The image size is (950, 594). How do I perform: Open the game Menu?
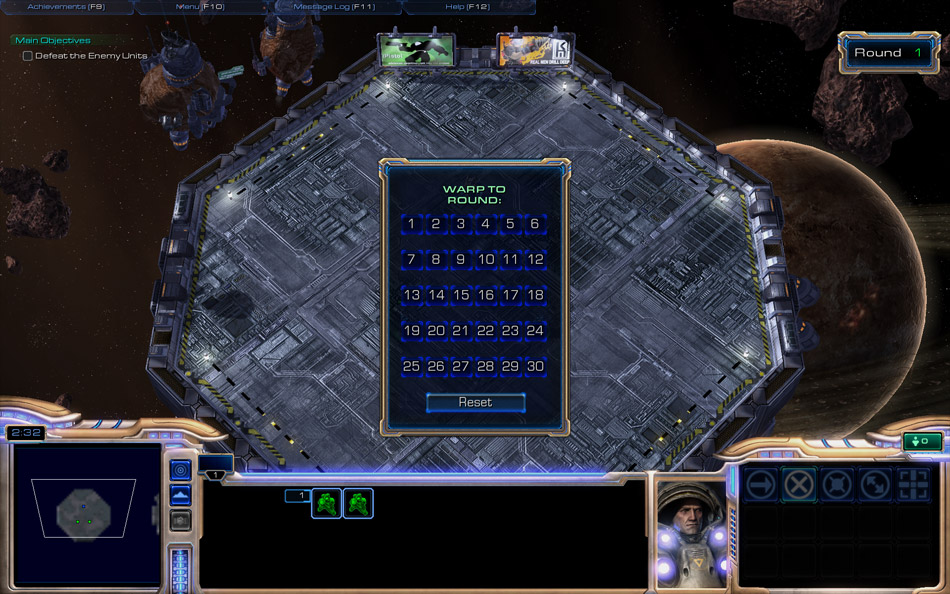(x=200, y=7)
